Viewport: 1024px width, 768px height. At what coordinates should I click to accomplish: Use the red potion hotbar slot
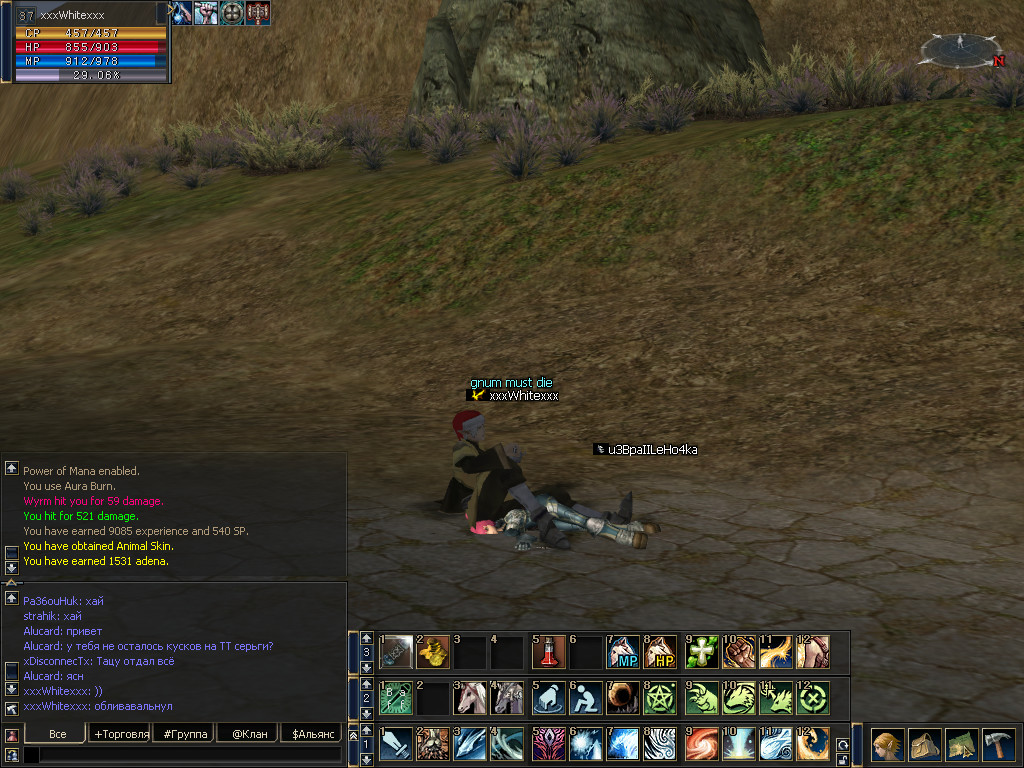coord(547,652)
